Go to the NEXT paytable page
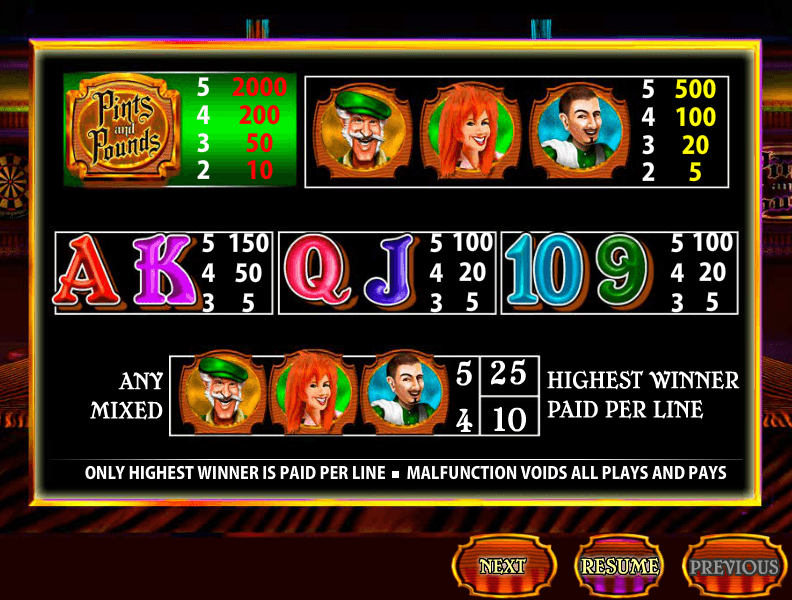792x600 pixels. 503,566
